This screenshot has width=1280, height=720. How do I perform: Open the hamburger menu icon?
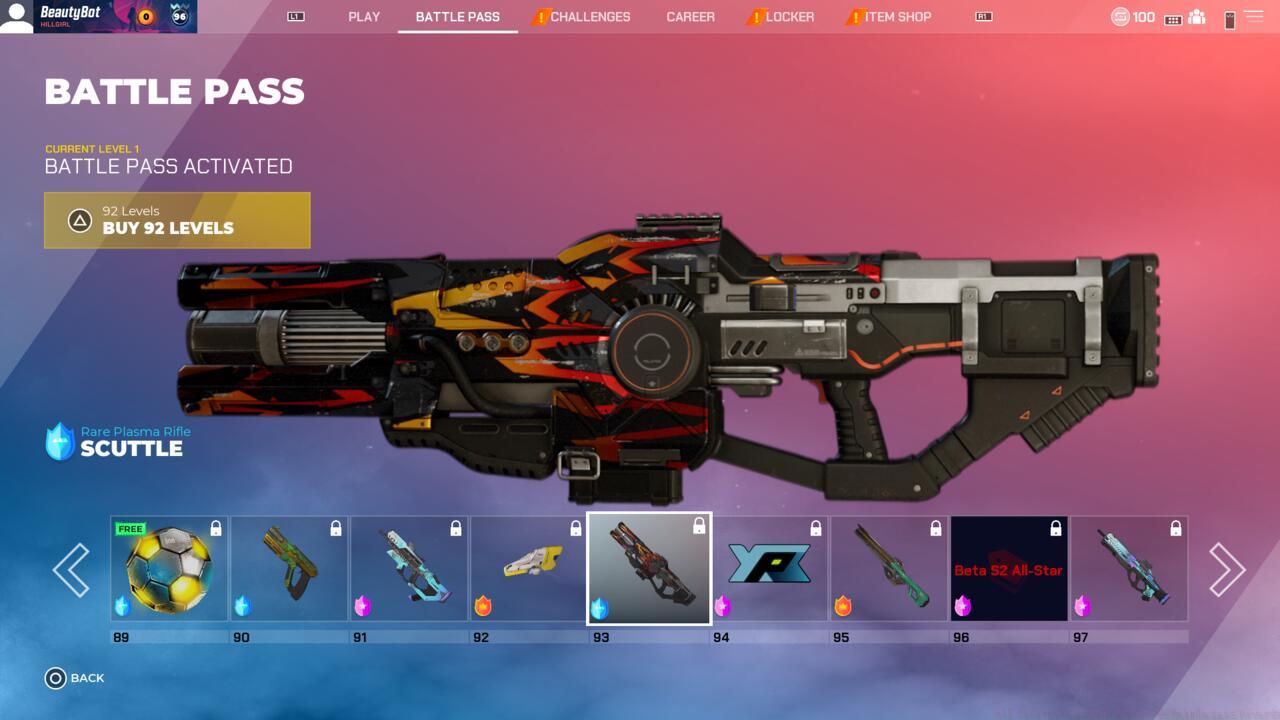point(1253,17)
